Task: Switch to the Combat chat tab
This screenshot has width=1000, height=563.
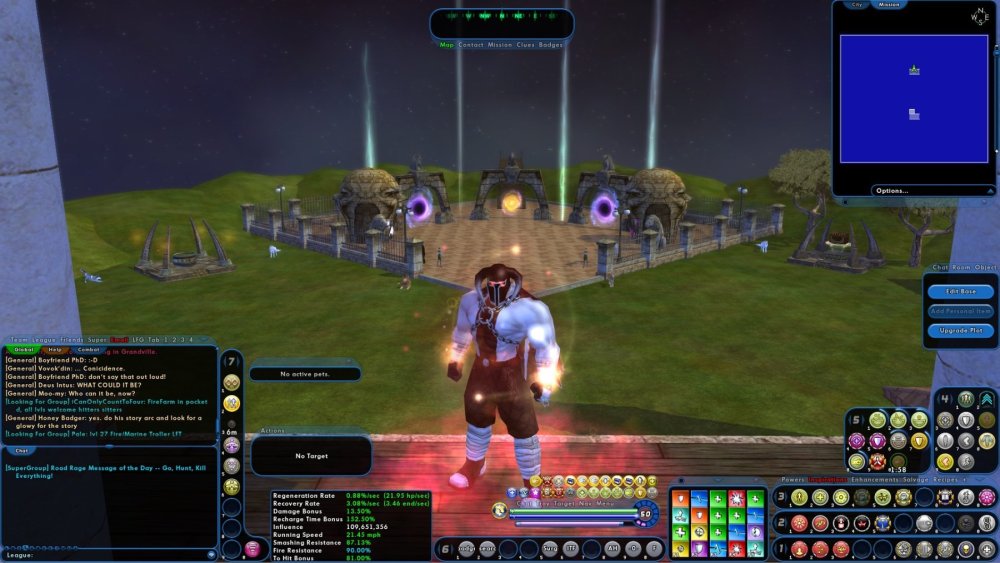Action: tap(88, 350)
